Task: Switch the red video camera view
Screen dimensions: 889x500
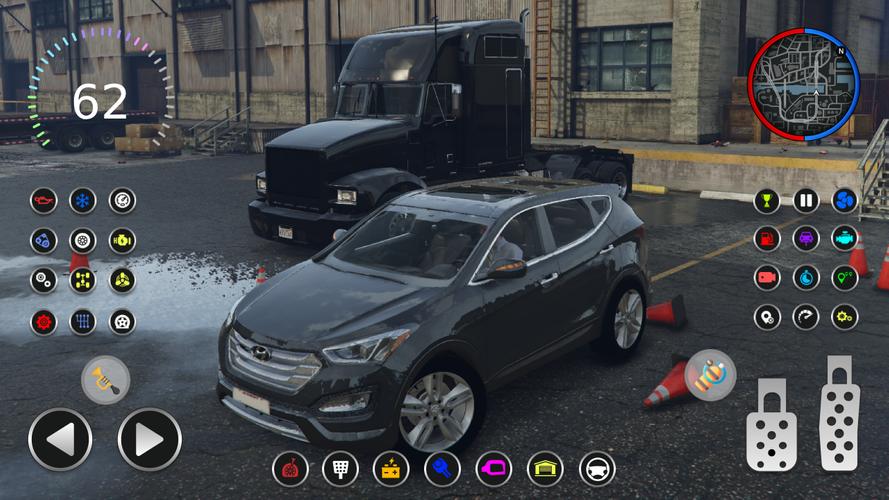Action: coord(767,278)
